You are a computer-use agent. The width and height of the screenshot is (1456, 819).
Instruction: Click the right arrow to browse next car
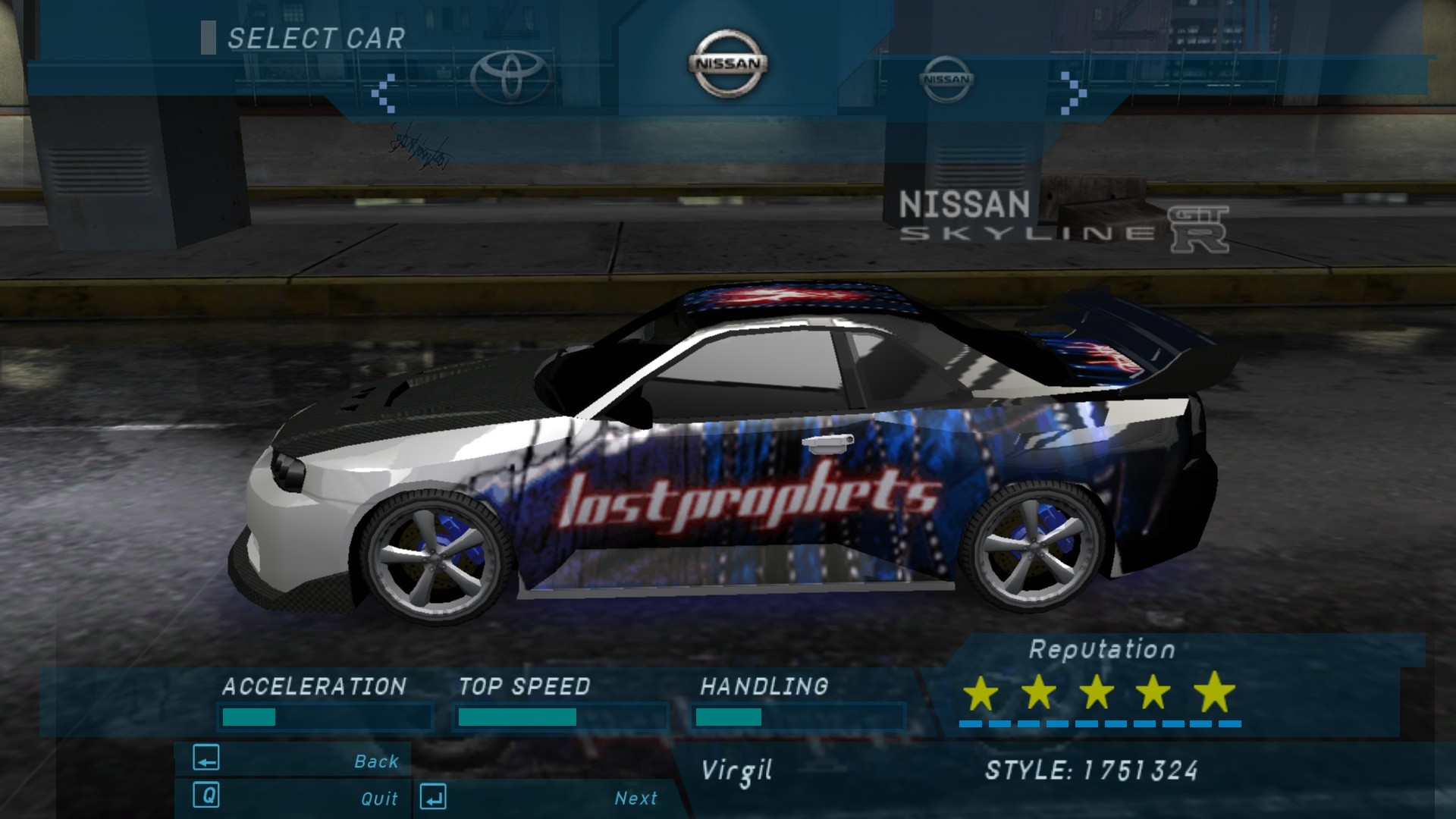[x=1072, y=93]
